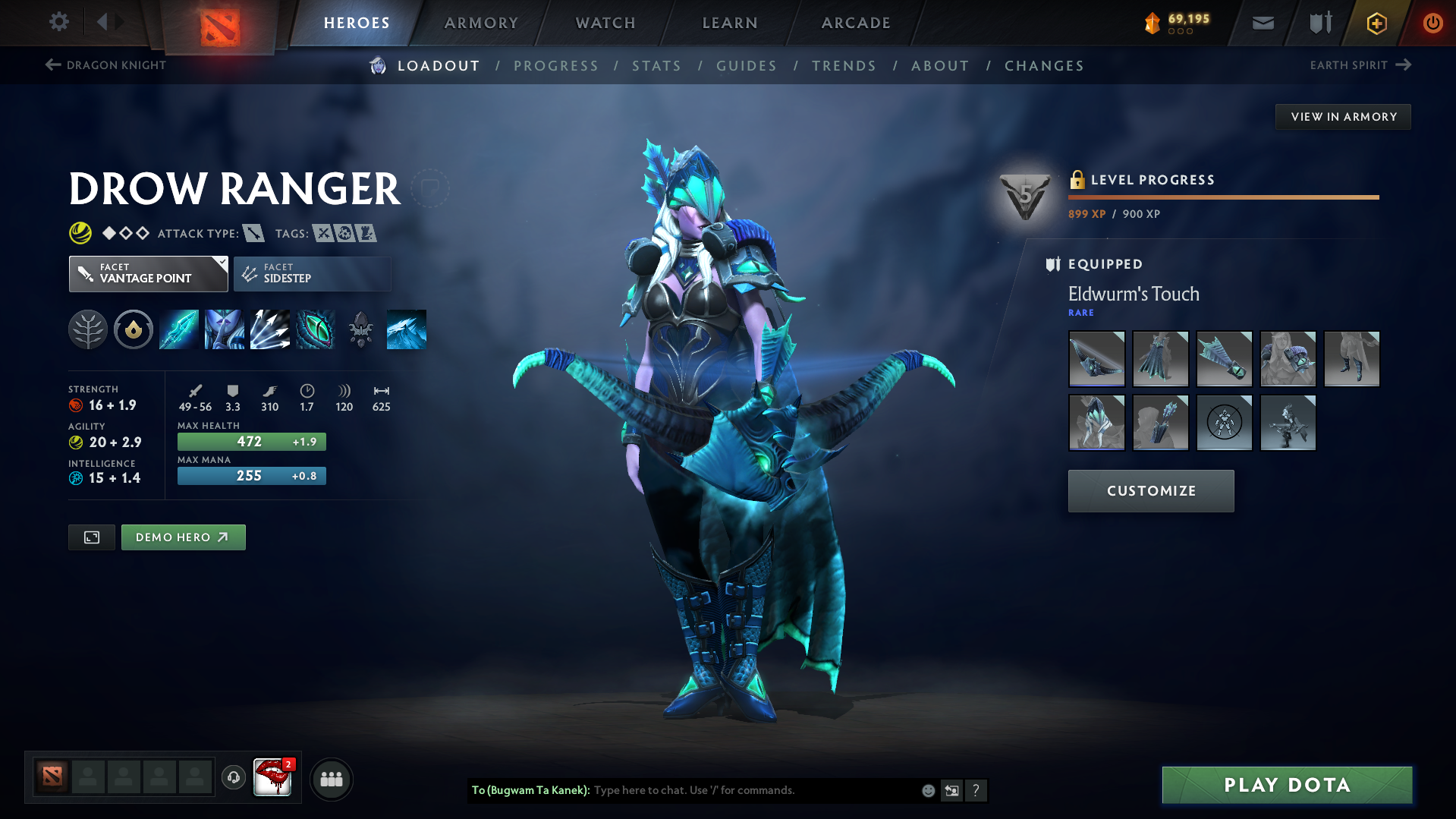Open the Watch tab

605,23
